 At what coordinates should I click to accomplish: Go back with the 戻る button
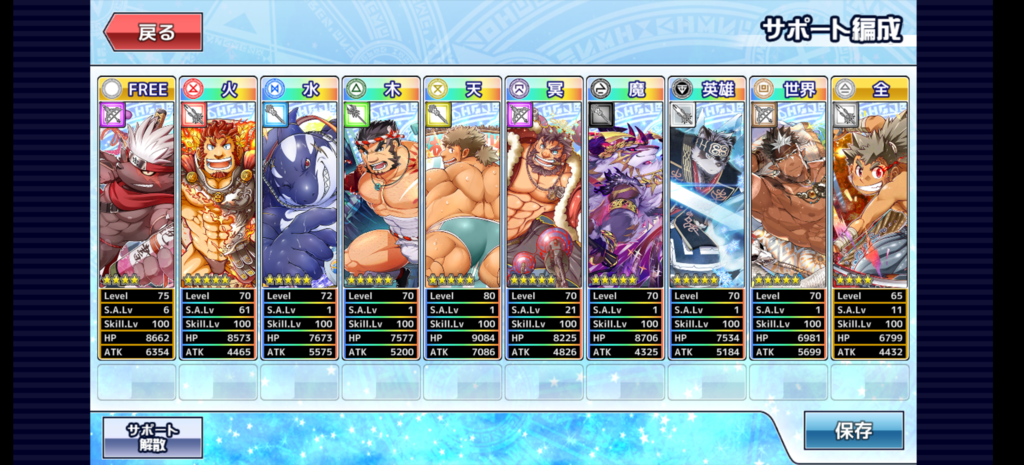coord(153,32)
